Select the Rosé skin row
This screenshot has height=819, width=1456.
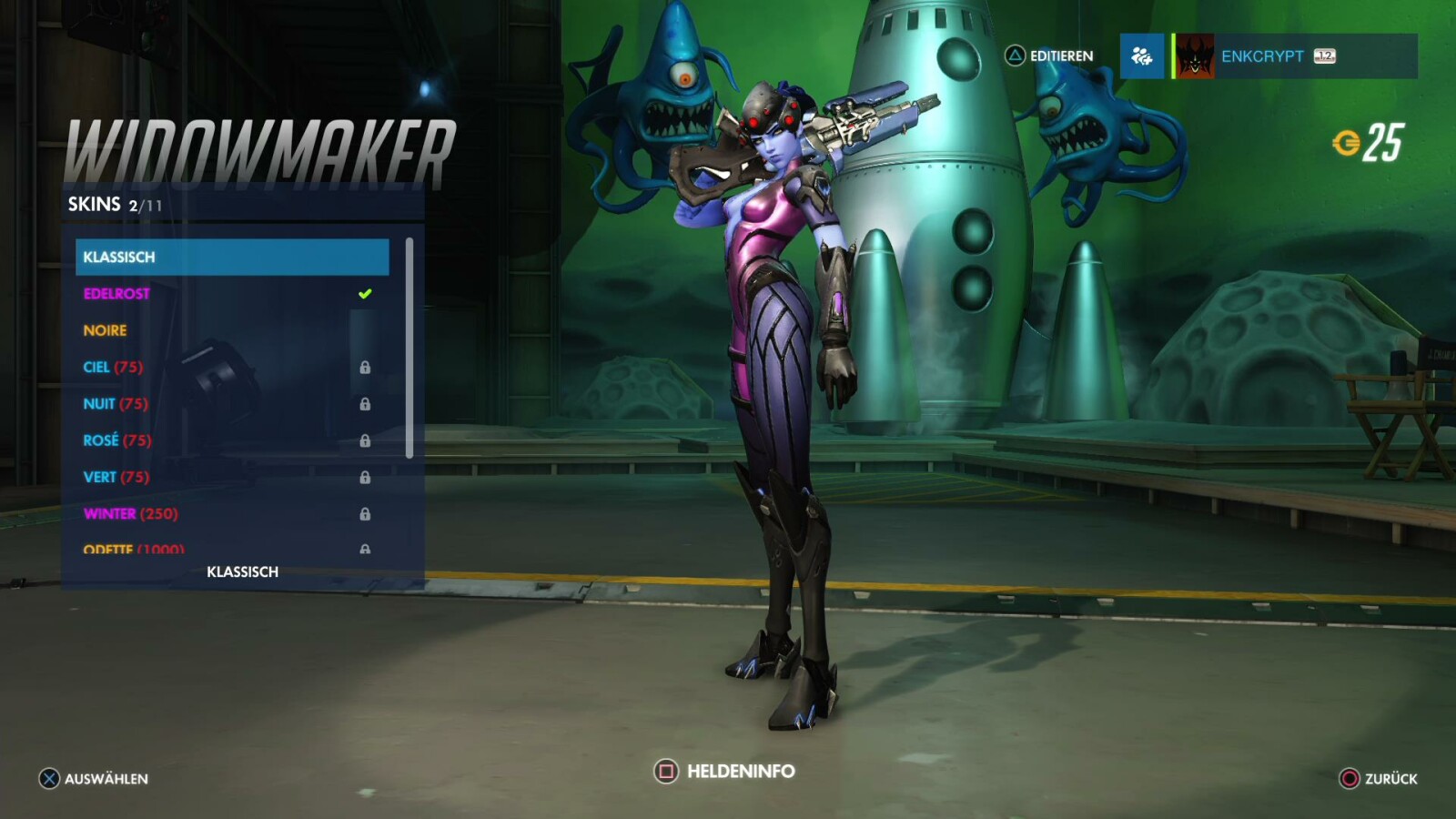[x=232, y=440]
